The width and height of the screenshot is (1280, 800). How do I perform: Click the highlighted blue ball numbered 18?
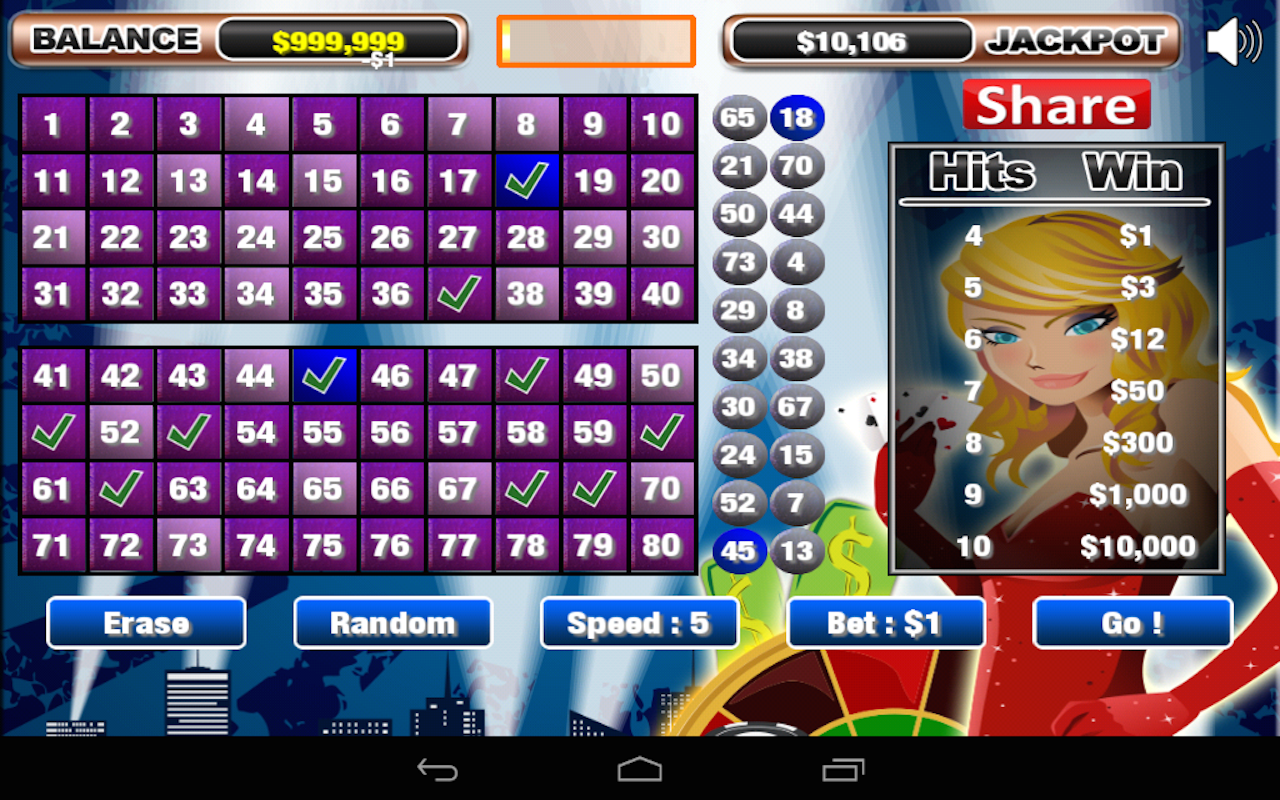(x=797, y=117)
